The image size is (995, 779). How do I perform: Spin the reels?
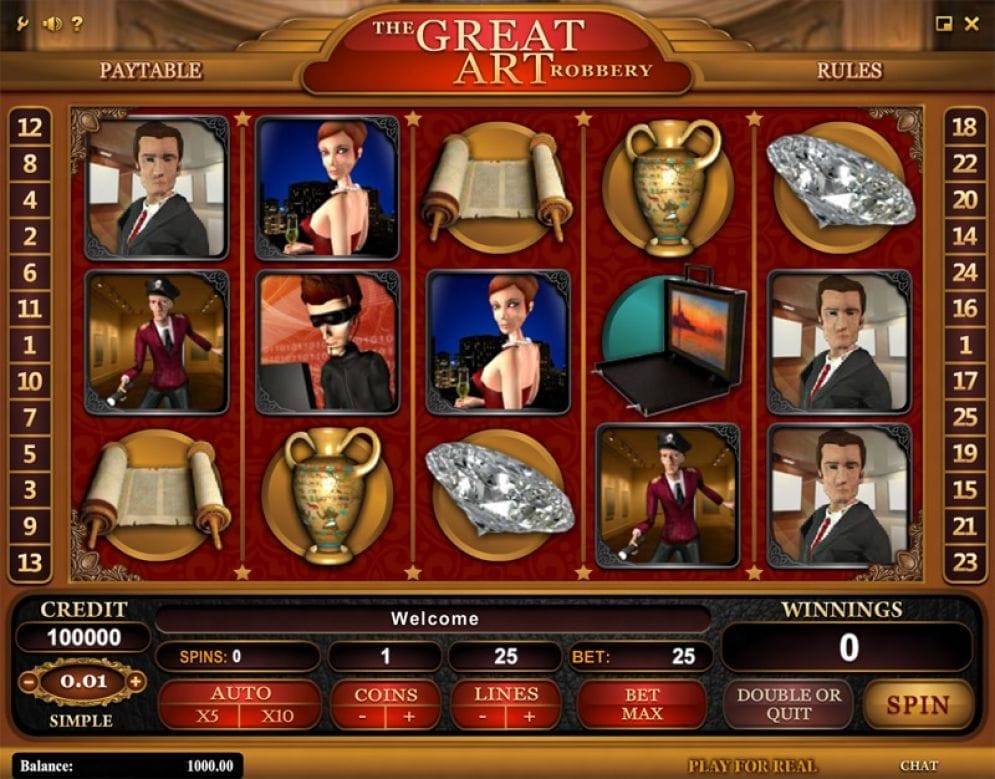coord(918,704)
